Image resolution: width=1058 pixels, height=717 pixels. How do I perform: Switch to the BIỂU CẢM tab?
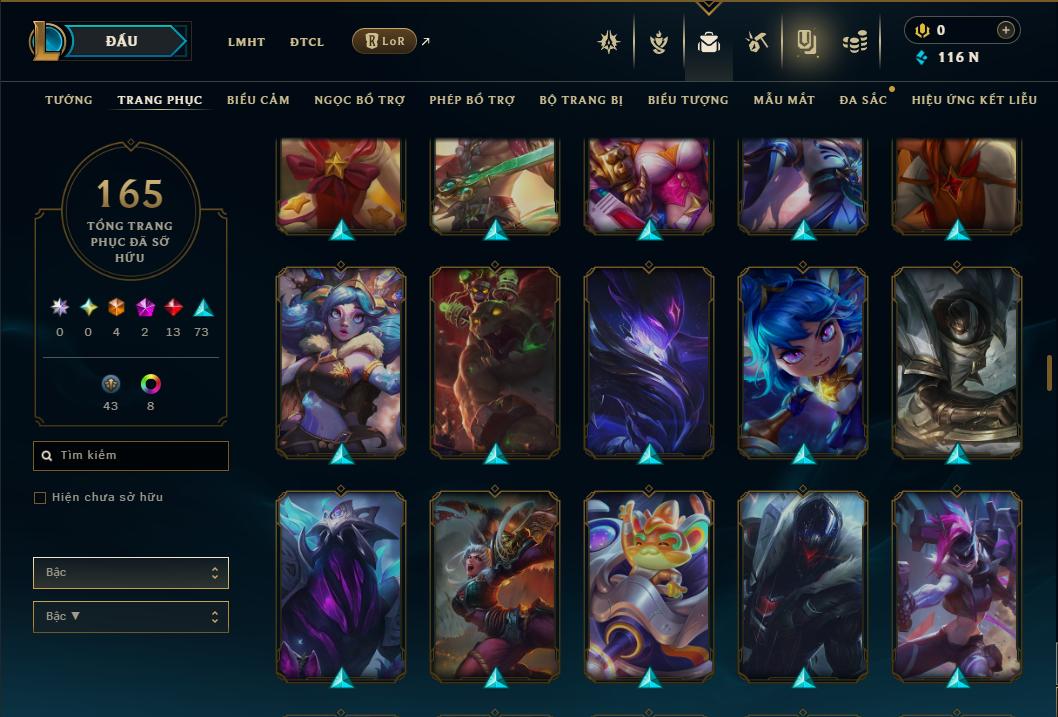coord(258,100)
